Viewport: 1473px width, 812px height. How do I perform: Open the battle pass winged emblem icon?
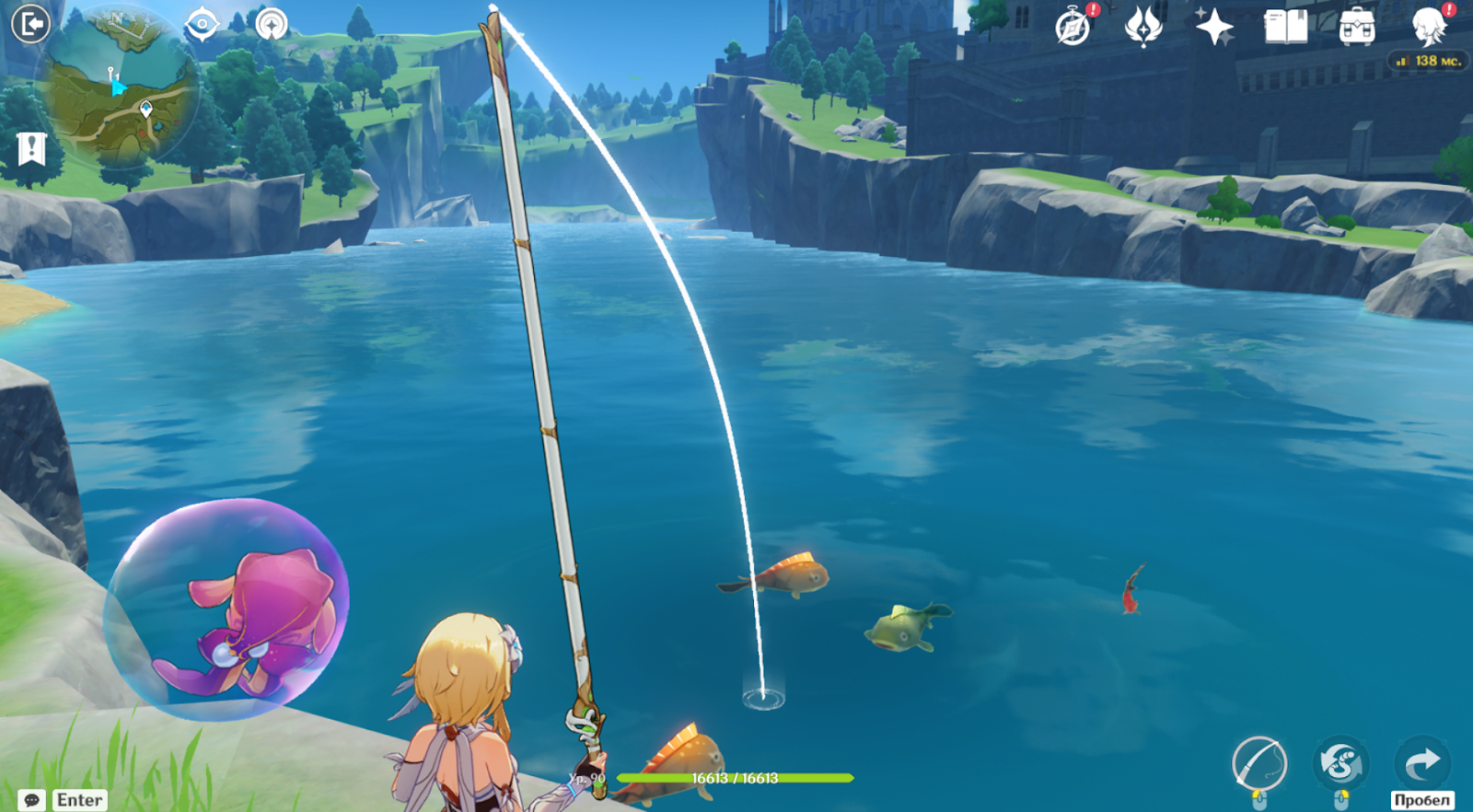1143,27
